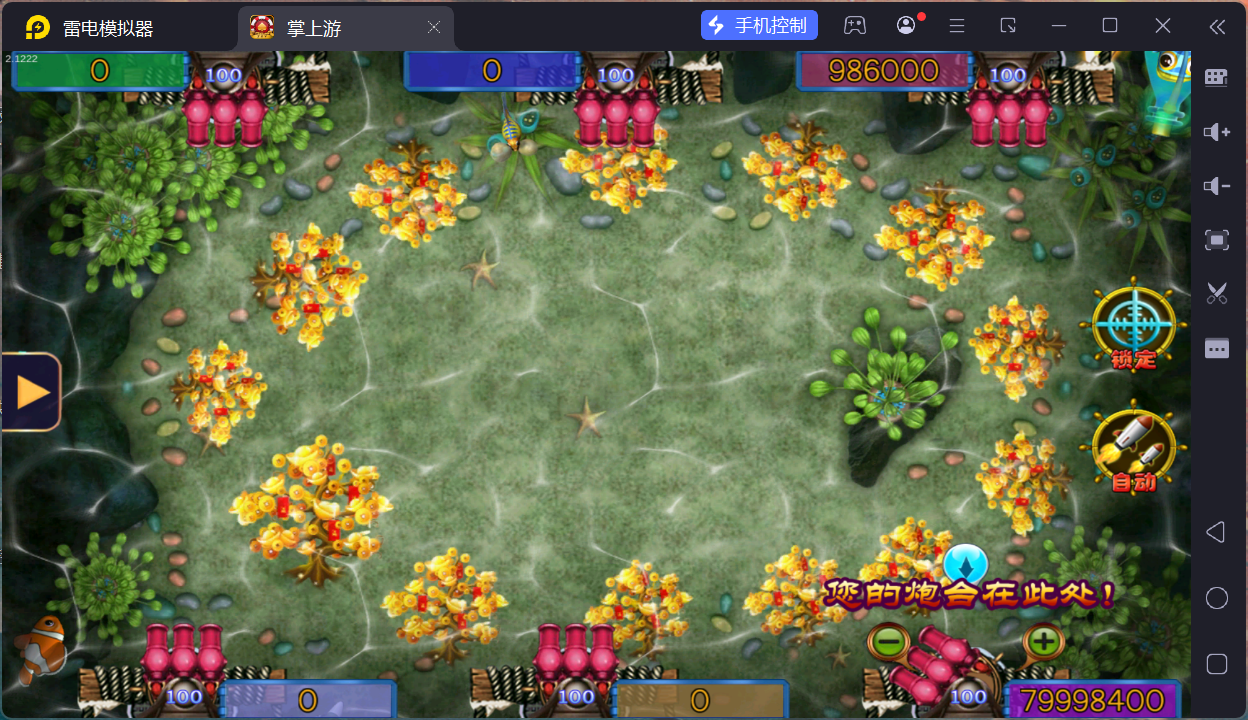Viewport: 1248px width, 720px height.
Task: Collapse the sidebar with double-arrow icon
Action: (x=1216, y=26)
